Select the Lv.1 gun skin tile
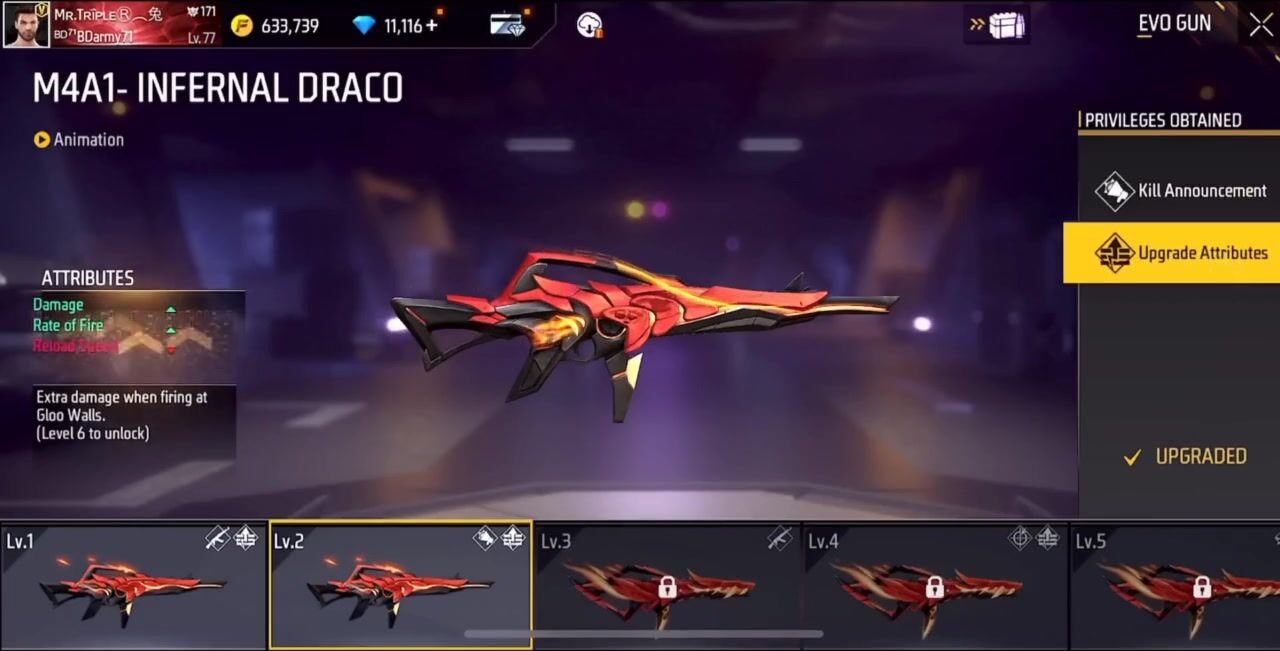1280x651 pixels. [133, 586]
